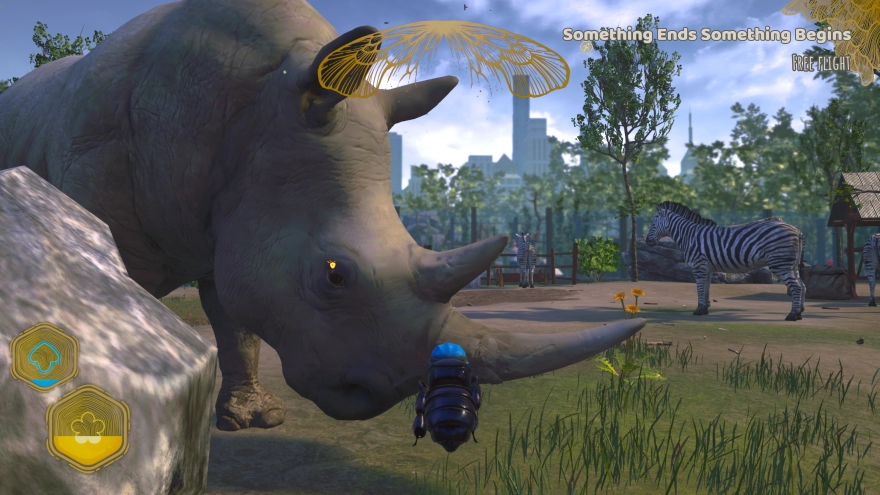This screenshot has width=880, height=495.
Task: Activate the blue-outlined hexagon ability icon
Action: (x=45, y=357)
